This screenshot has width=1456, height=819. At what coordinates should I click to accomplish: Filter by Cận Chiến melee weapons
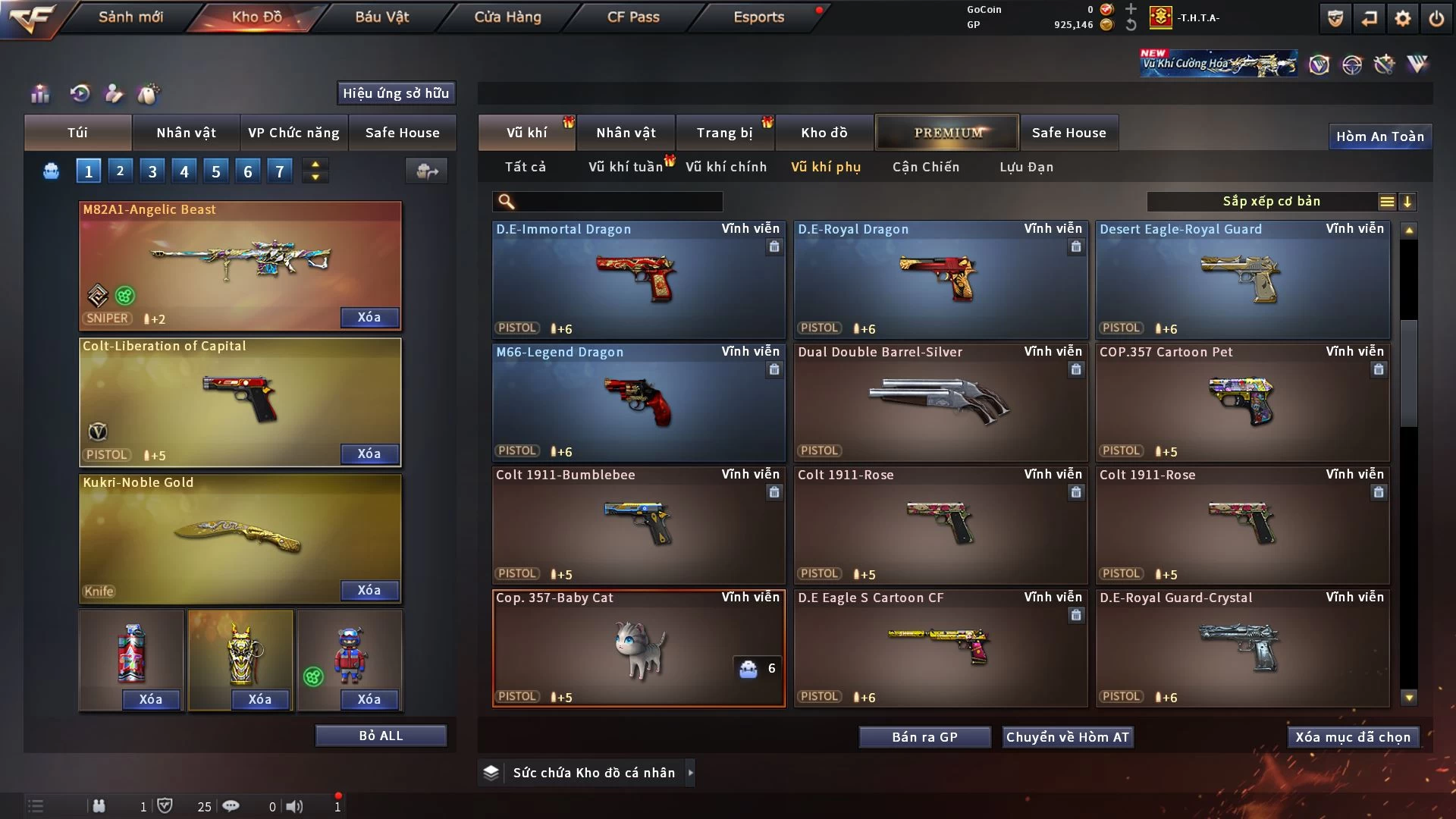pyautogui.click(x=925, y=167)
